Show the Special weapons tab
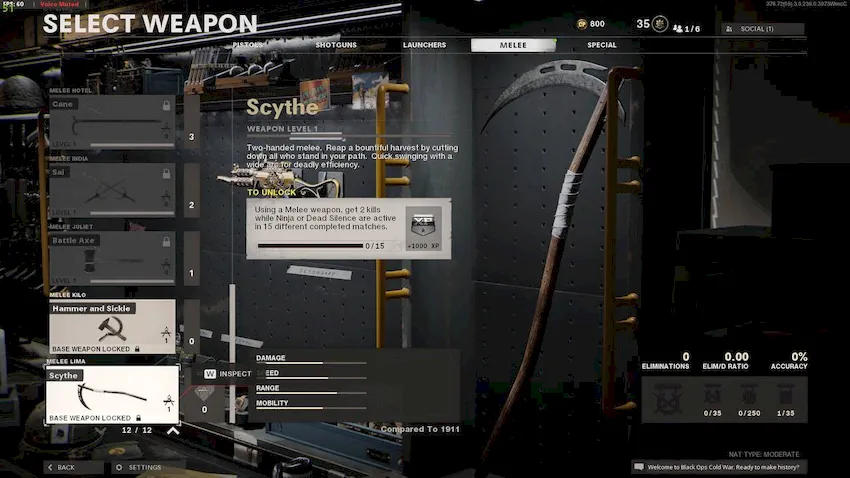The width and height of the screenshot is (850, 478). (602, 45)
